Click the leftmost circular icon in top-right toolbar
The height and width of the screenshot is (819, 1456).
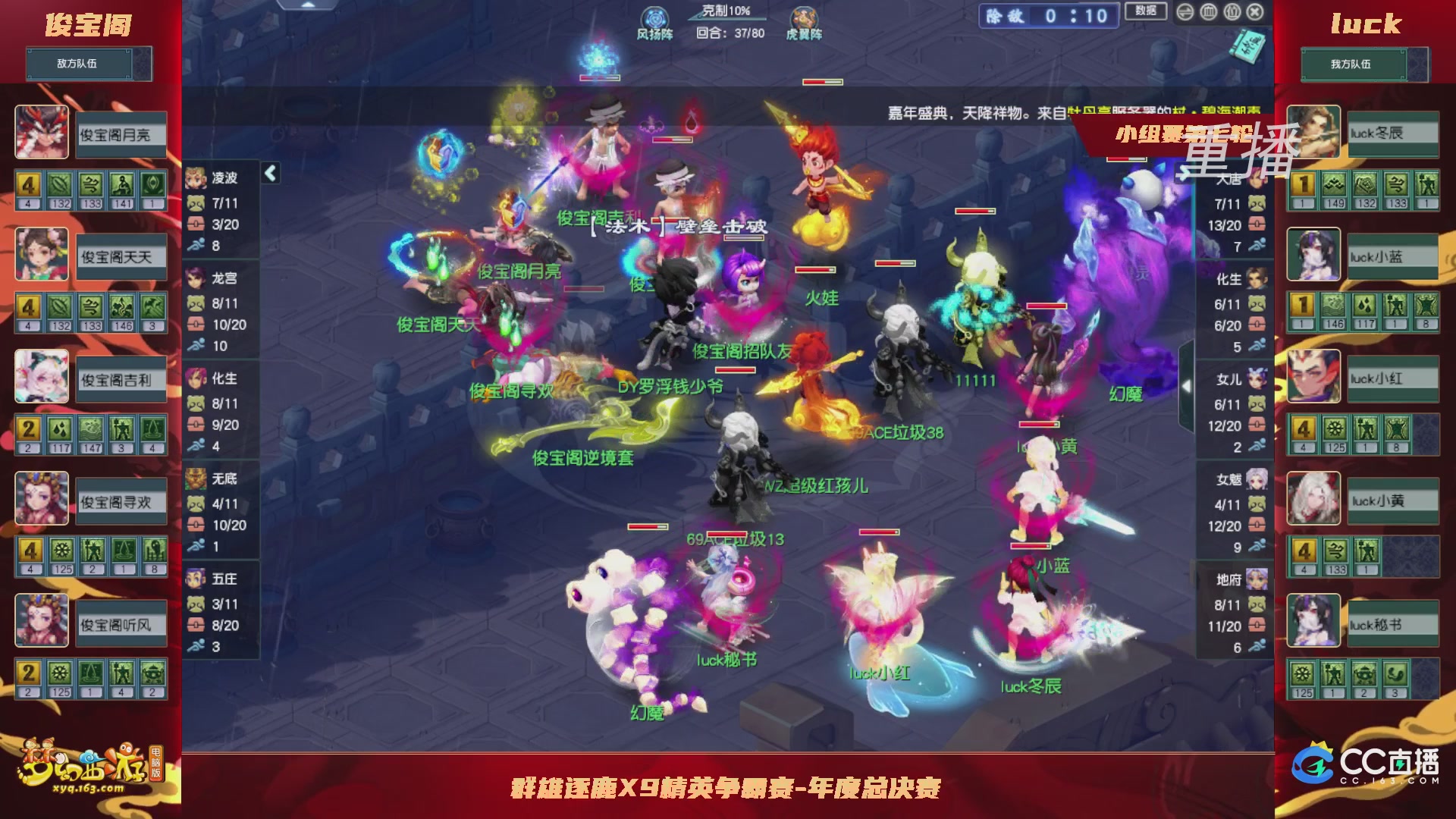(1185, 12)
